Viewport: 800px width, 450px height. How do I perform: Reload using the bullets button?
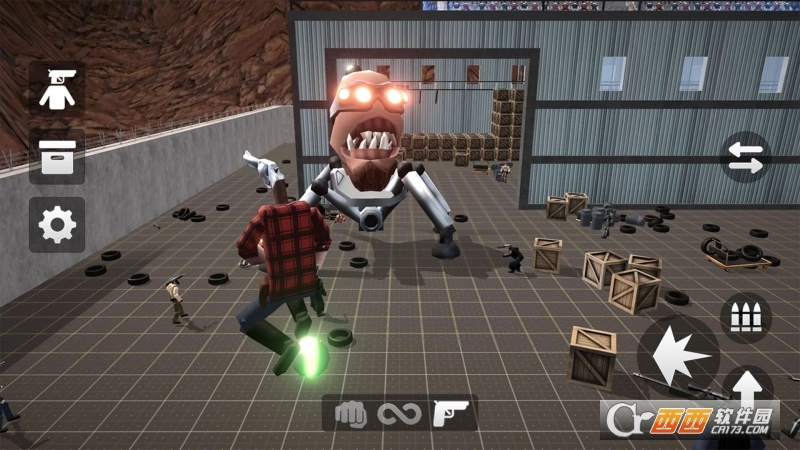[x=745, y=317]
